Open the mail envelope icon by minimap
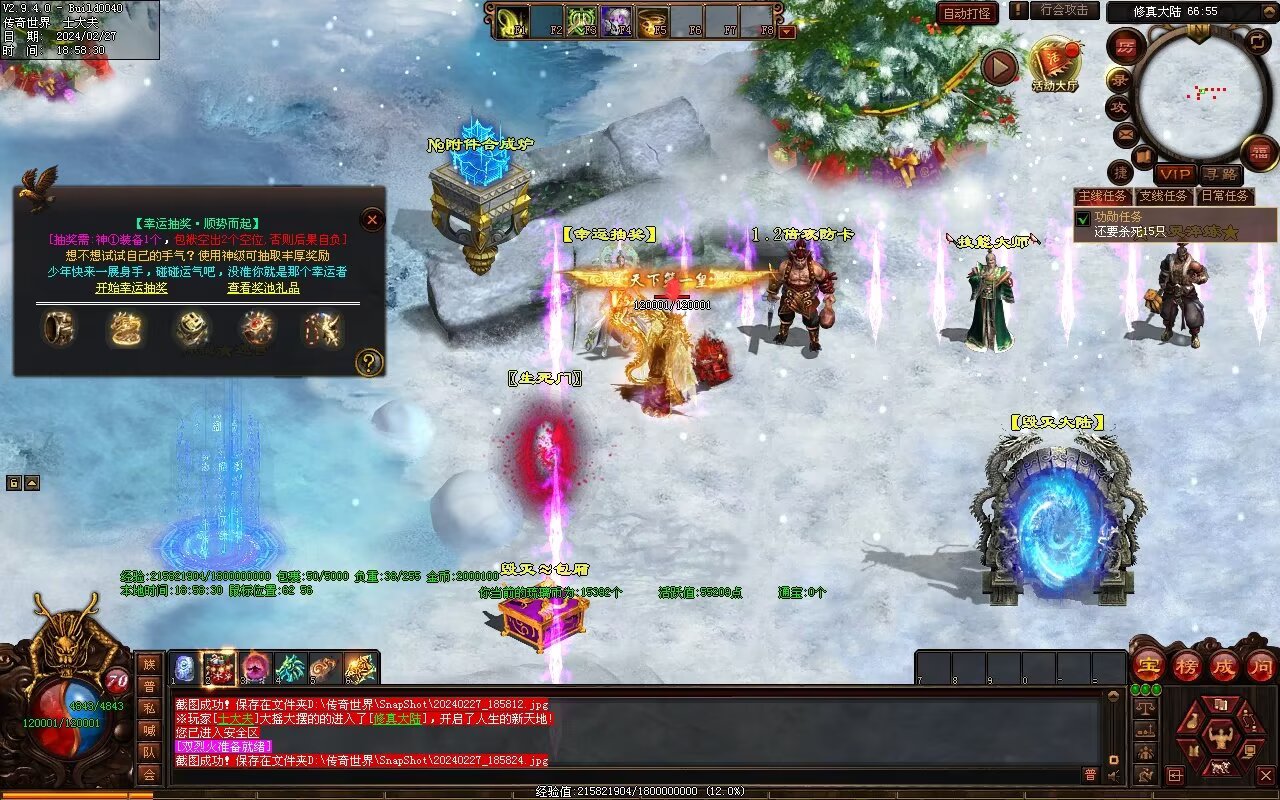Image resolution: width=1280 pixels, height=800 pixels. click(x=1125, y=133)
